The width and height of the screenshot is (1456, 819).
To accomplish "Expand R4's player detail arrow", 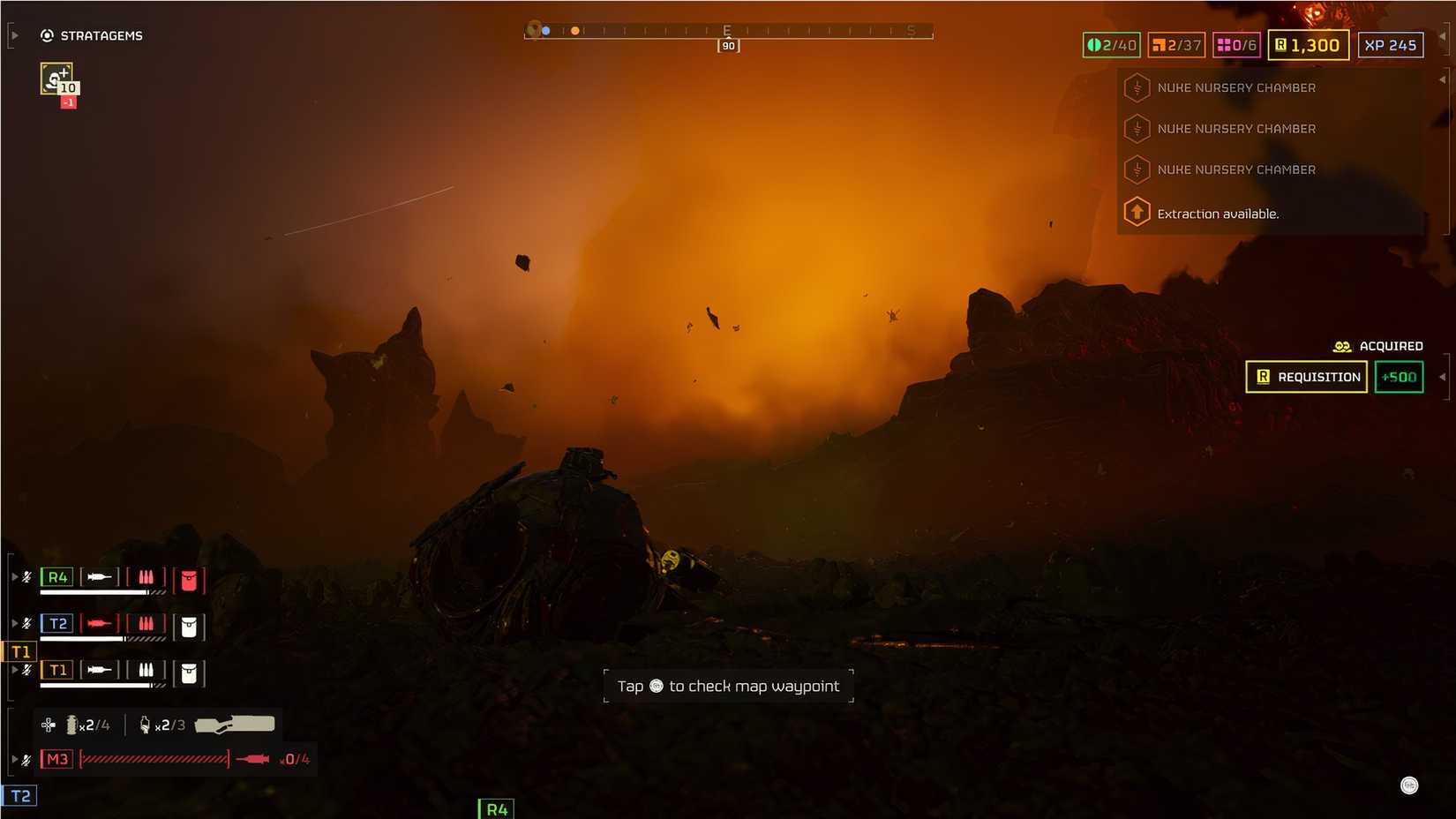I will pyautogui.click(x=15, y=577).
